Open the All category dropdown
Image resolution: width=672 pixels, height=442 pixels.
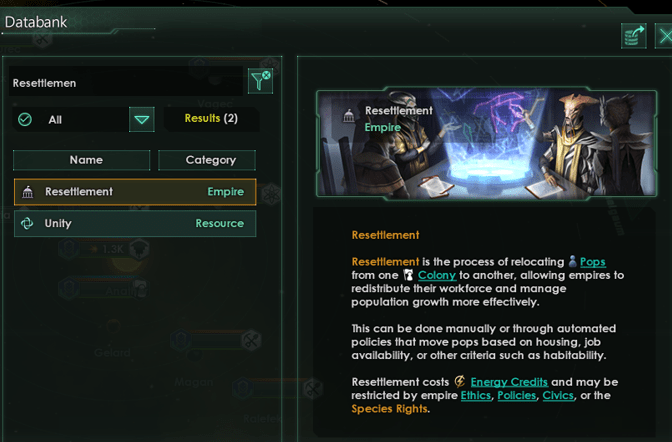pos(142,120)
